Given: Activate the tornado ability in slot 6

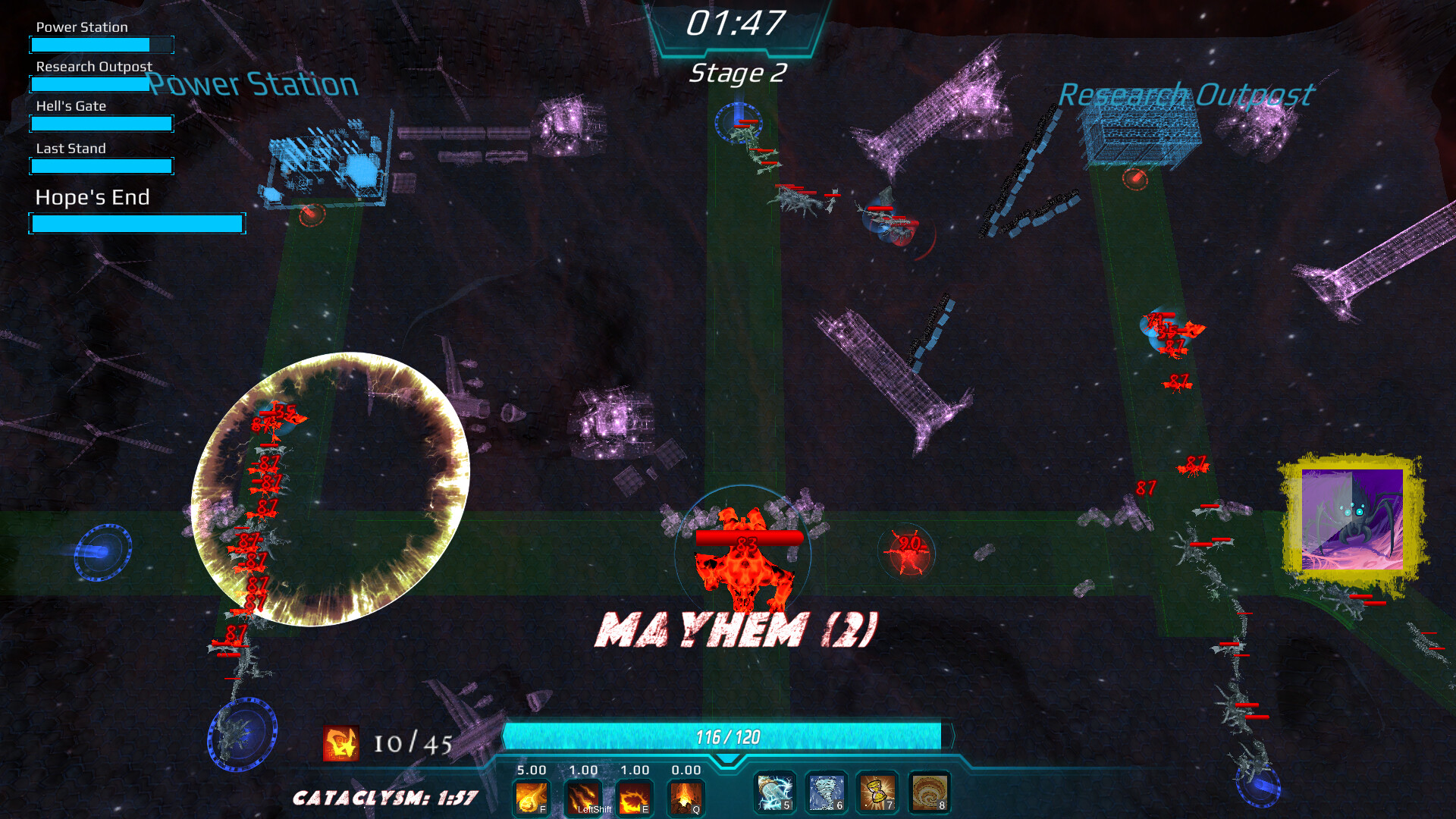Looking at the screenshot, I should (827, 793).
